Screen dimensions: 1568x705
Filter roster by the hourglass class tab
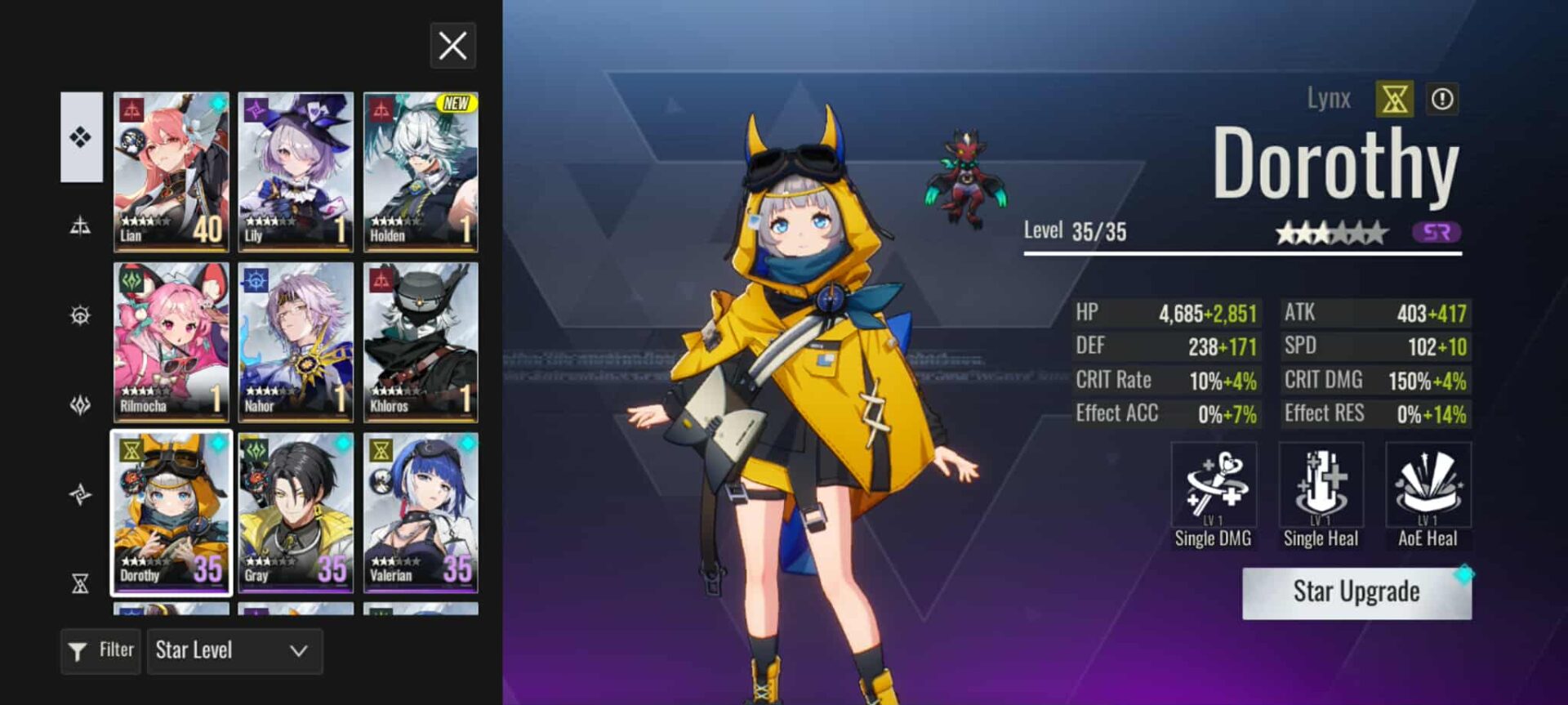pyautogui.click(x=81, y=583)
